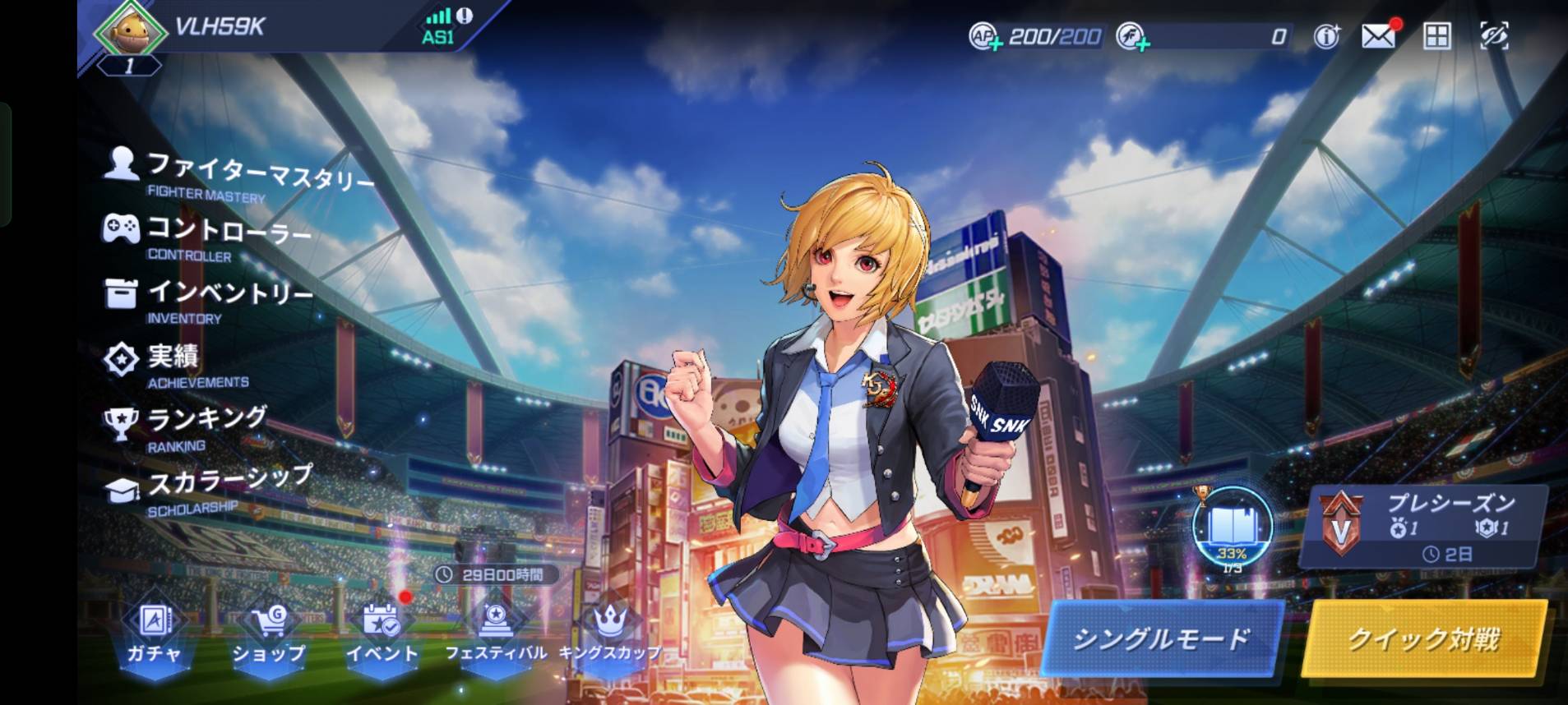Start Single Mode
This screenshot has height=705, width=1568.
coord(1161,638)
